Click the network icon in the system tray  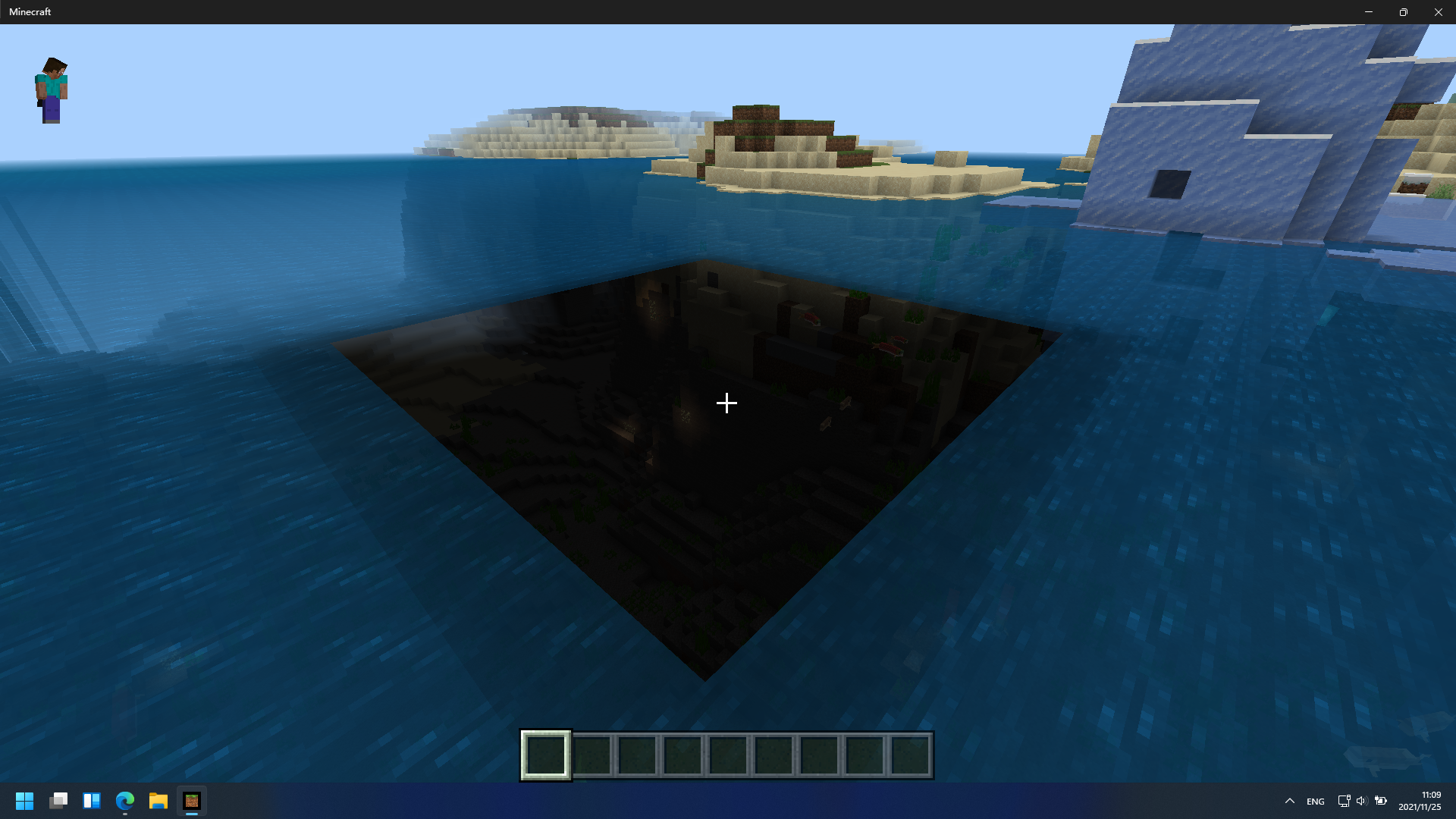(1344, 801)
